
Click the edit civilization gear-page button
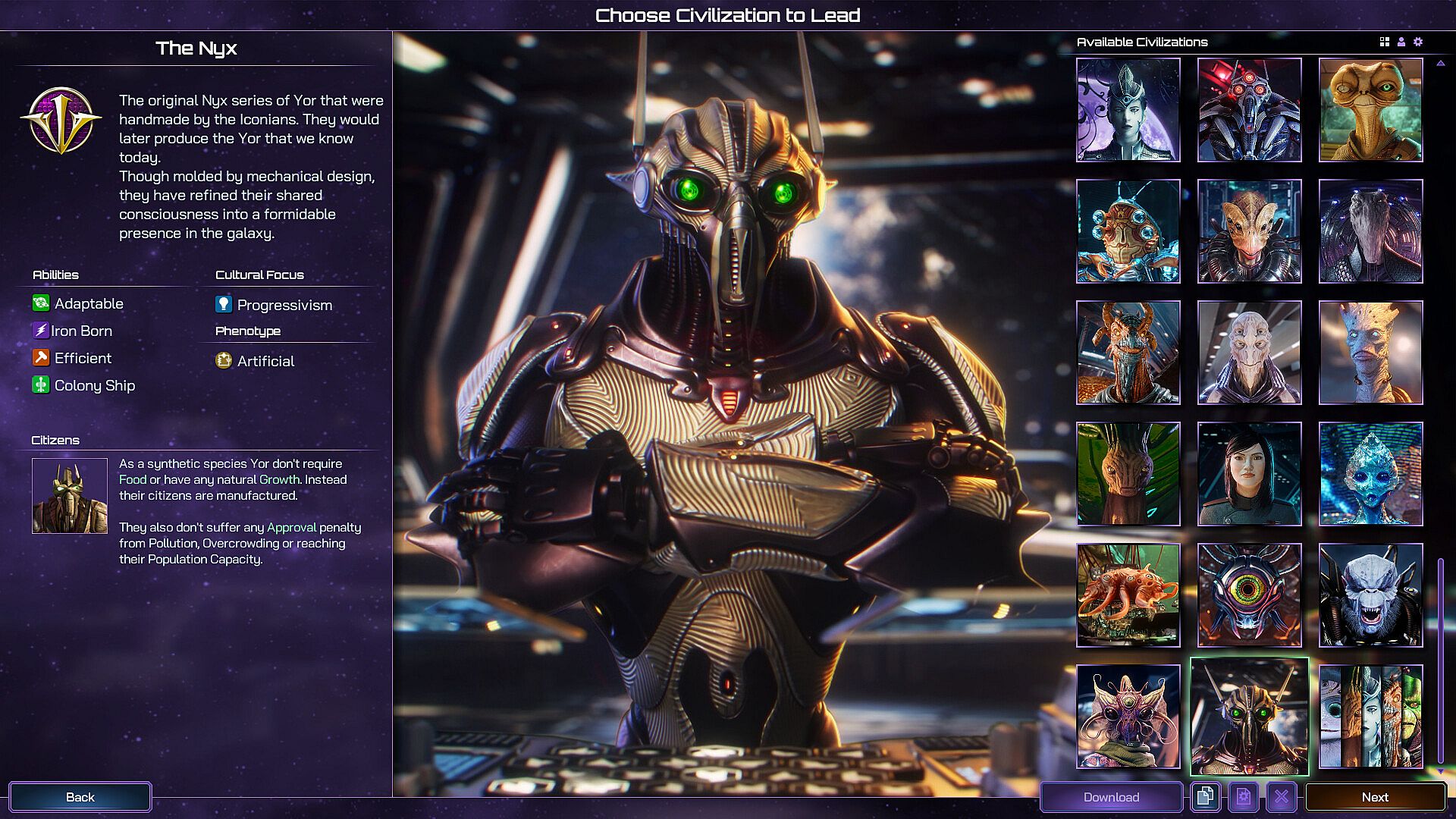[1243, 797]
